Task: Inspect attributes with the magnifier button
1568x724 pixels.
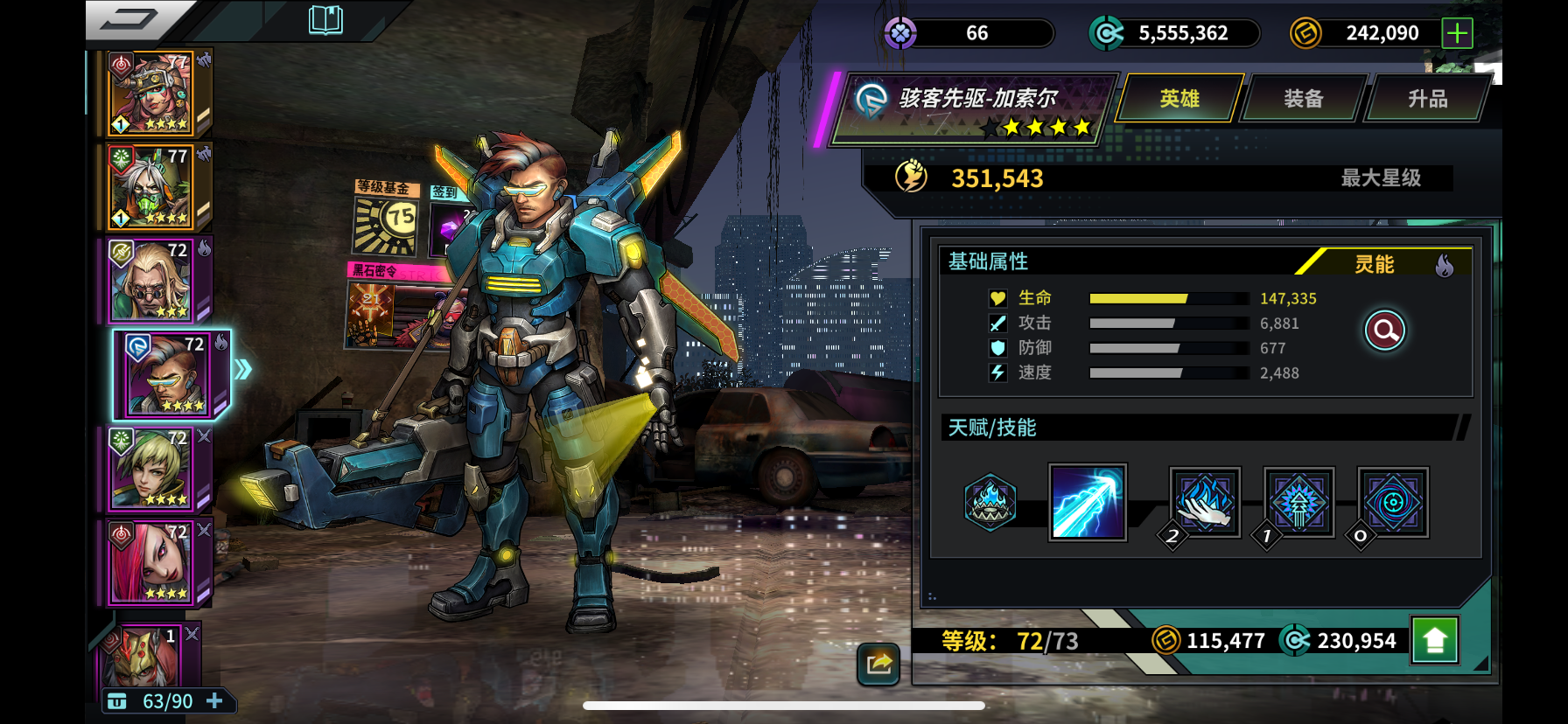Action: (x=1384, y=331)
